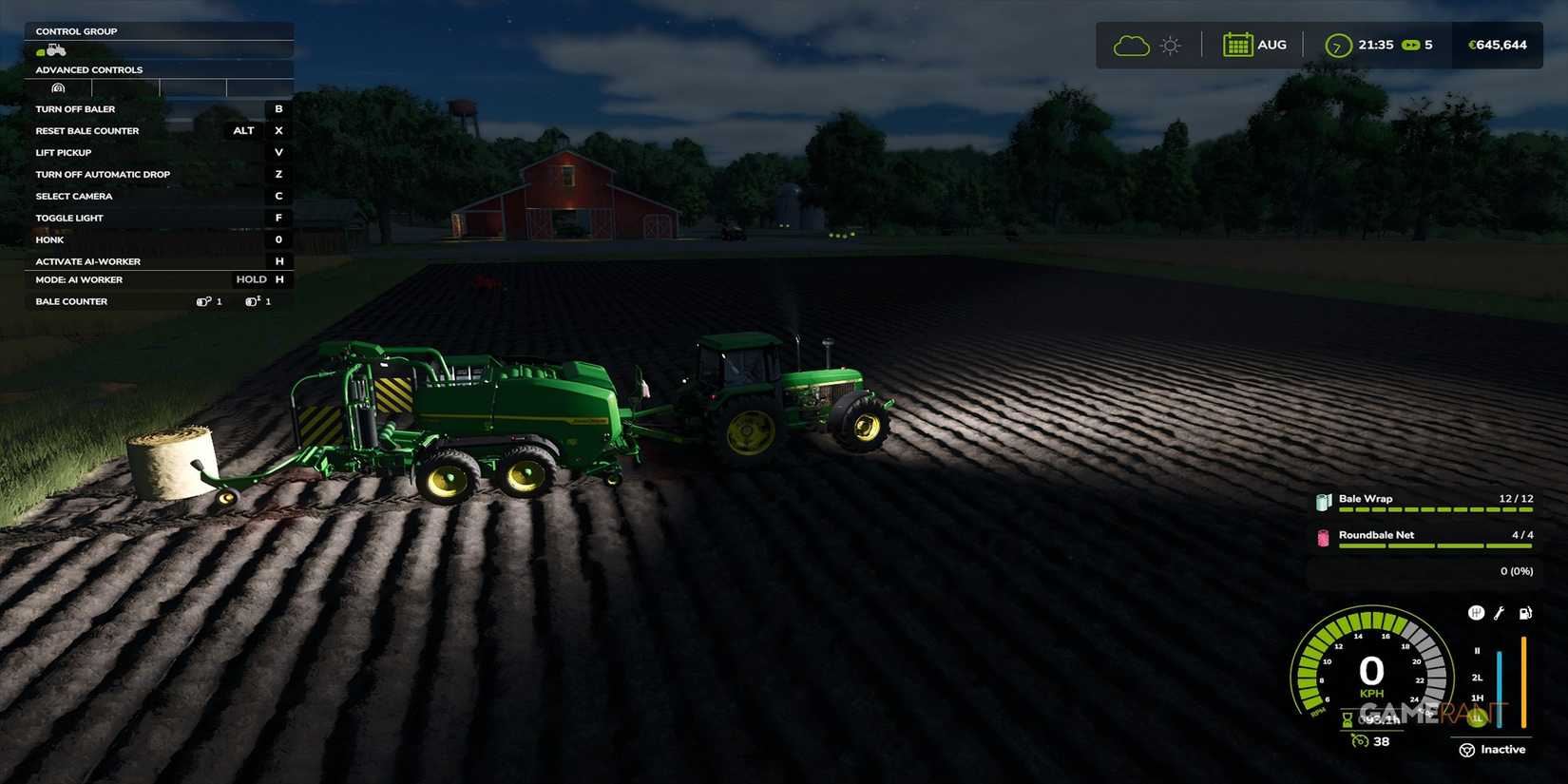This screenshot has width=1568, height=784.
Task: Collapse the ADVANCED CONTROLS section
Action: [x=88, y=69]
